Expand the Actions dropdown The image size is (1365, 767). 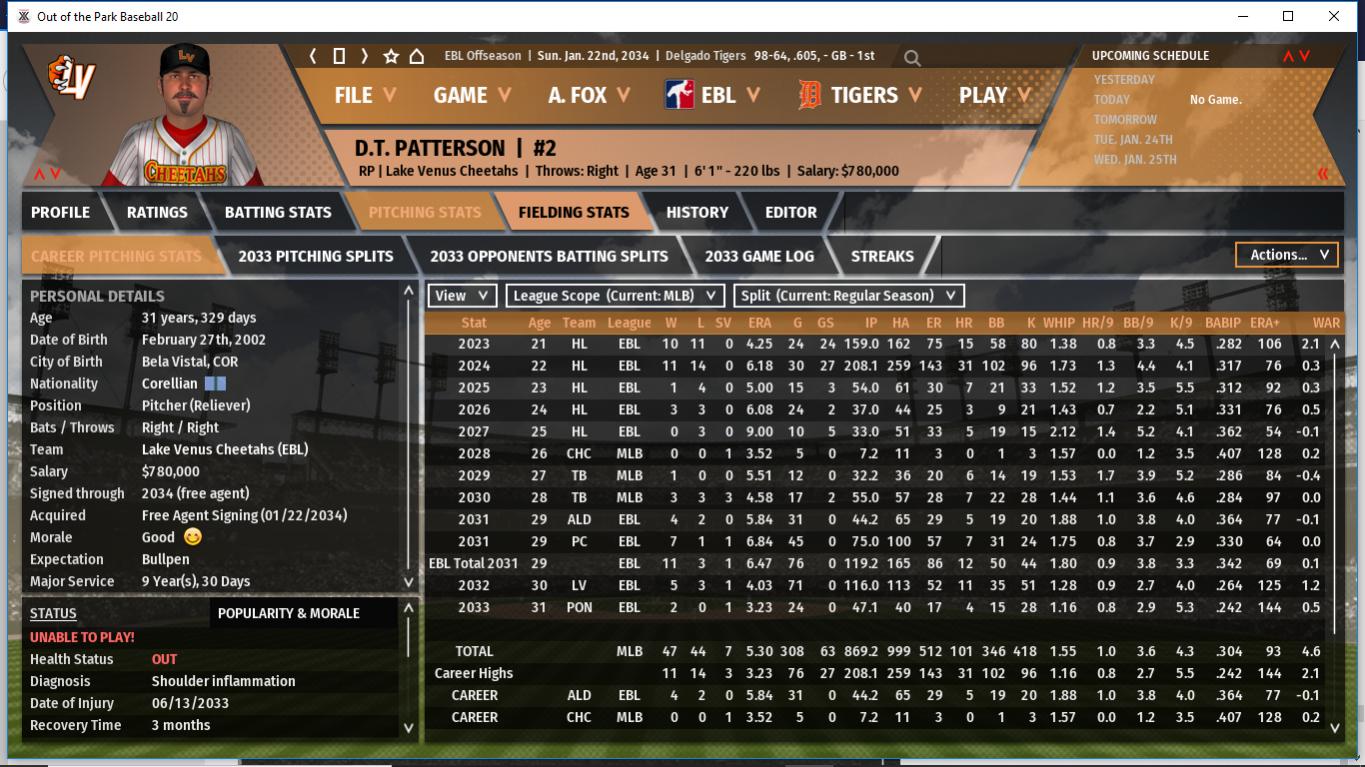coord(1287,255)
